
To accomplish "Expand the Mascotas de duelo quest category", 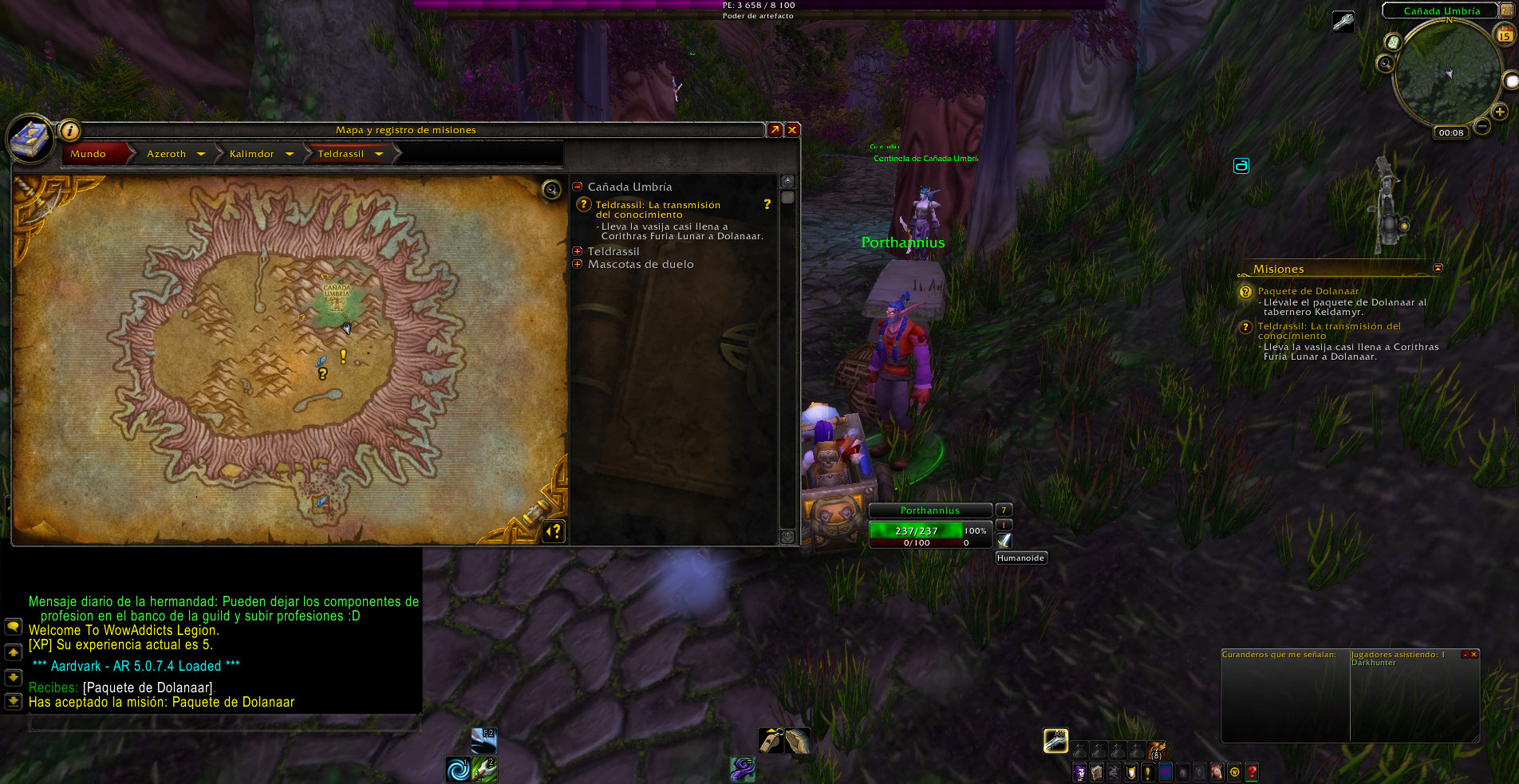I will point(578,264).
